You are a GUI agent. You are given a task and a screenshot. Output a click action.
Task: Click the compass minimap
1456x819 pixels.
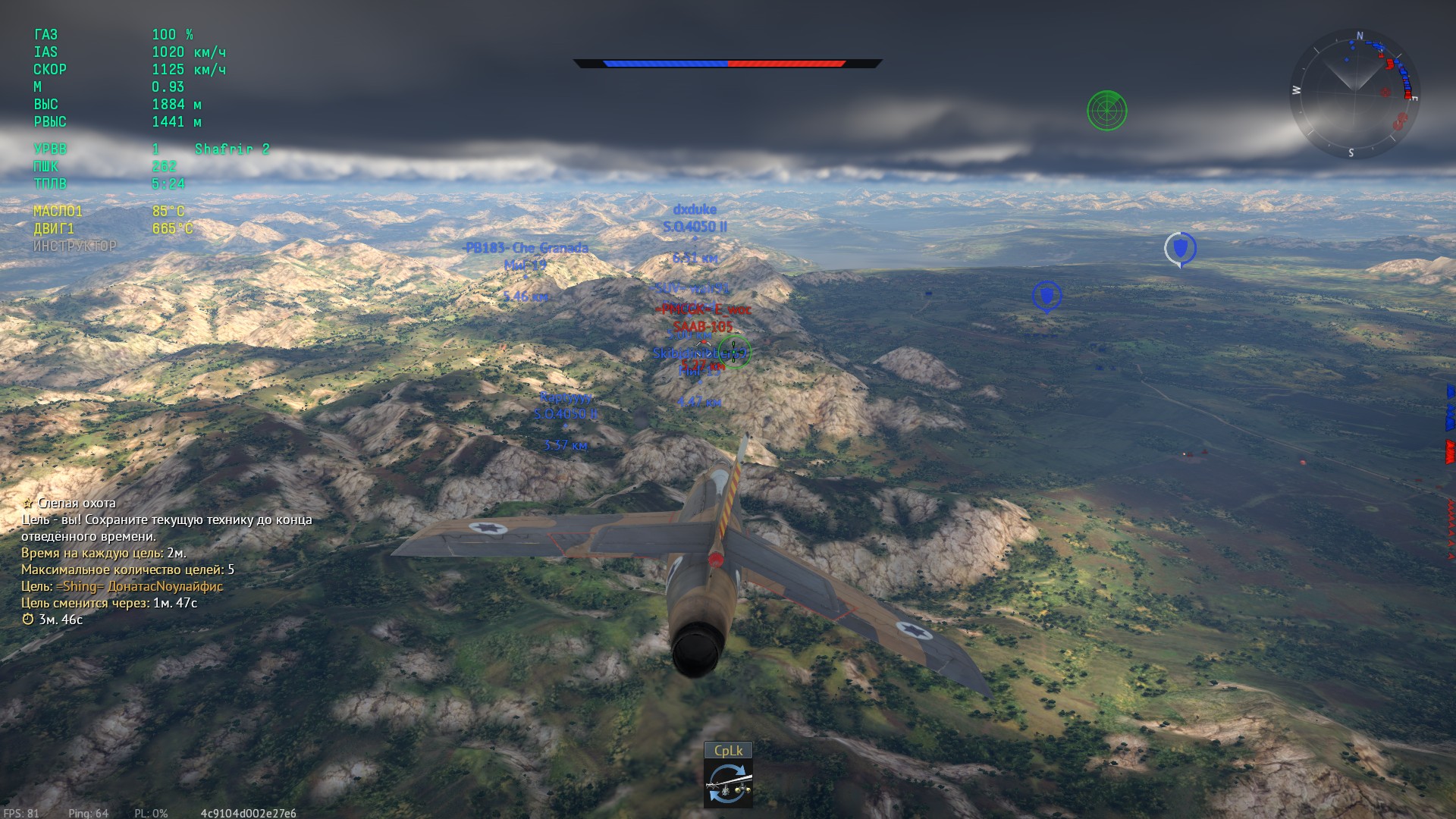[1354, 93]
